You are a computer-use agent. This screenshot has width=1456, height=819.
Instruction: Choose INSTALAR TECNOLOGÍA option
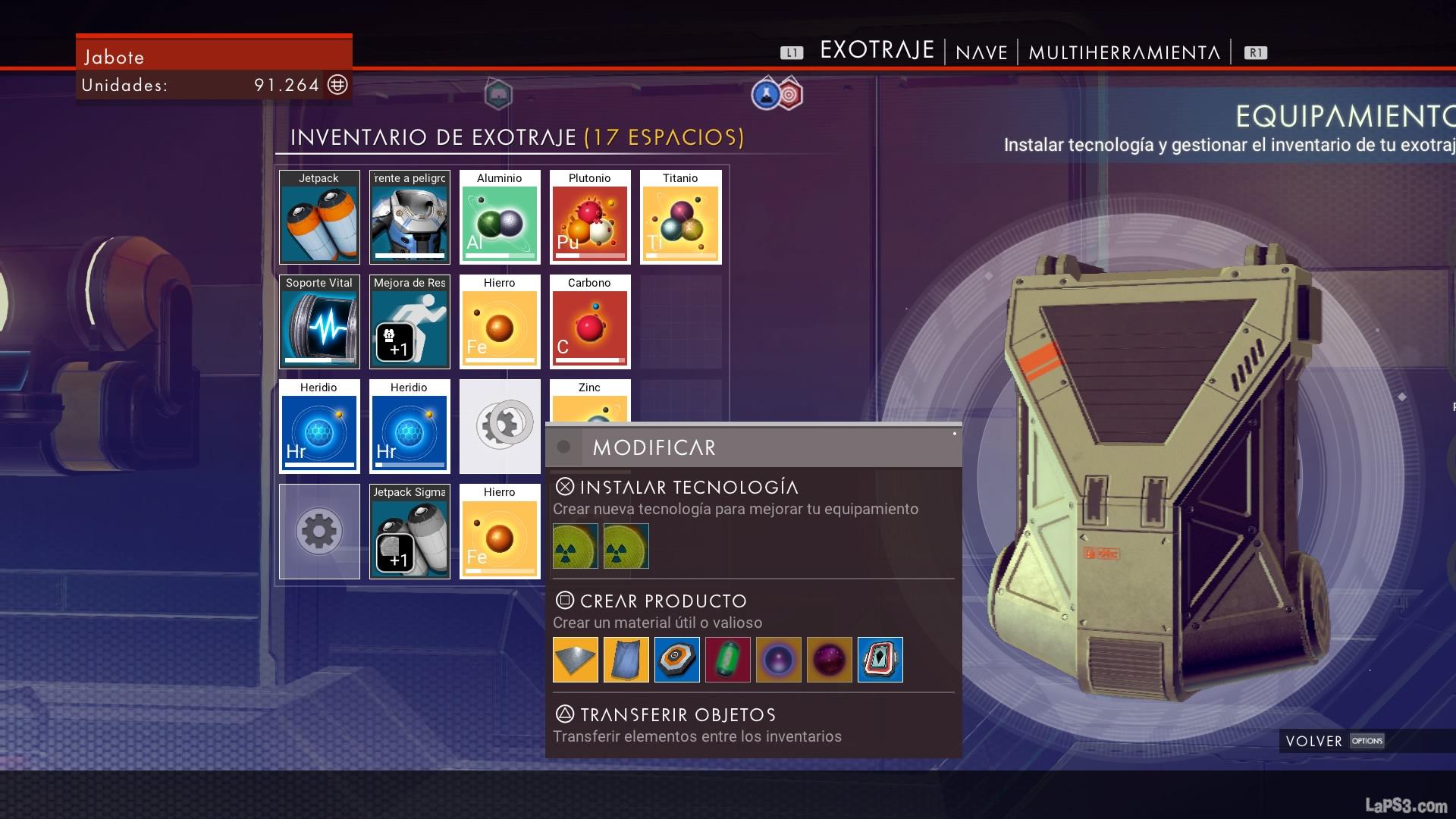pyautogui.click(x=689, y=487)
